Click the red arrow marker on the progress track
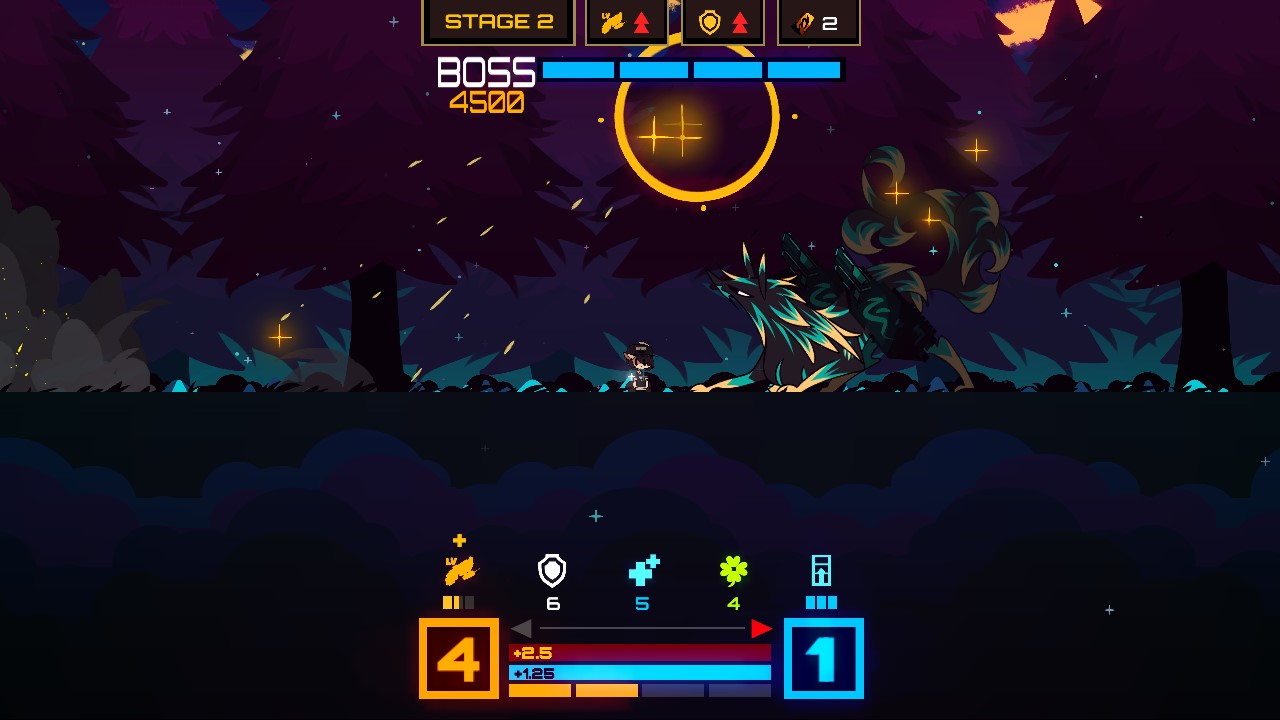Screen dimensions: 1280x720 [x=763, y=629]
